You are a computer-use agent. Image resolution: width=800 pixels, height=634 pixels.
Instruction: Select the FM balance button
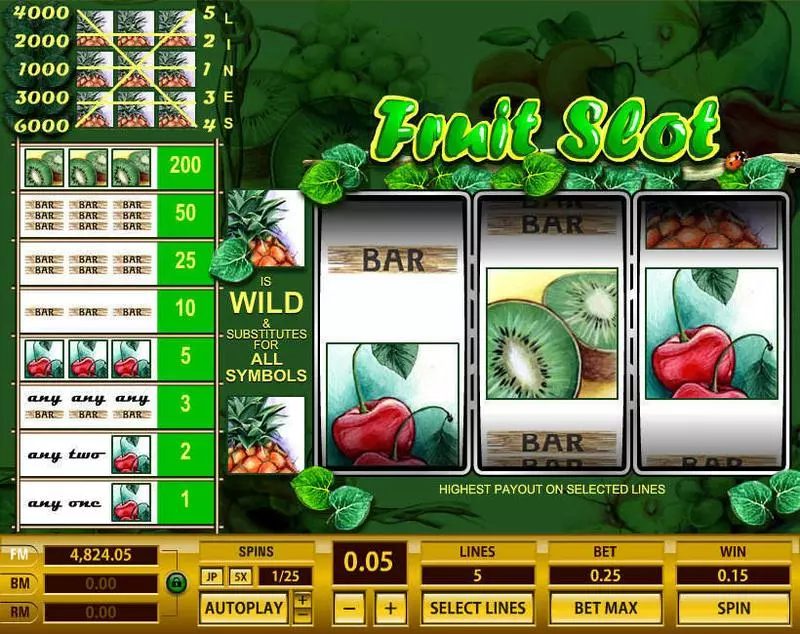18,554
